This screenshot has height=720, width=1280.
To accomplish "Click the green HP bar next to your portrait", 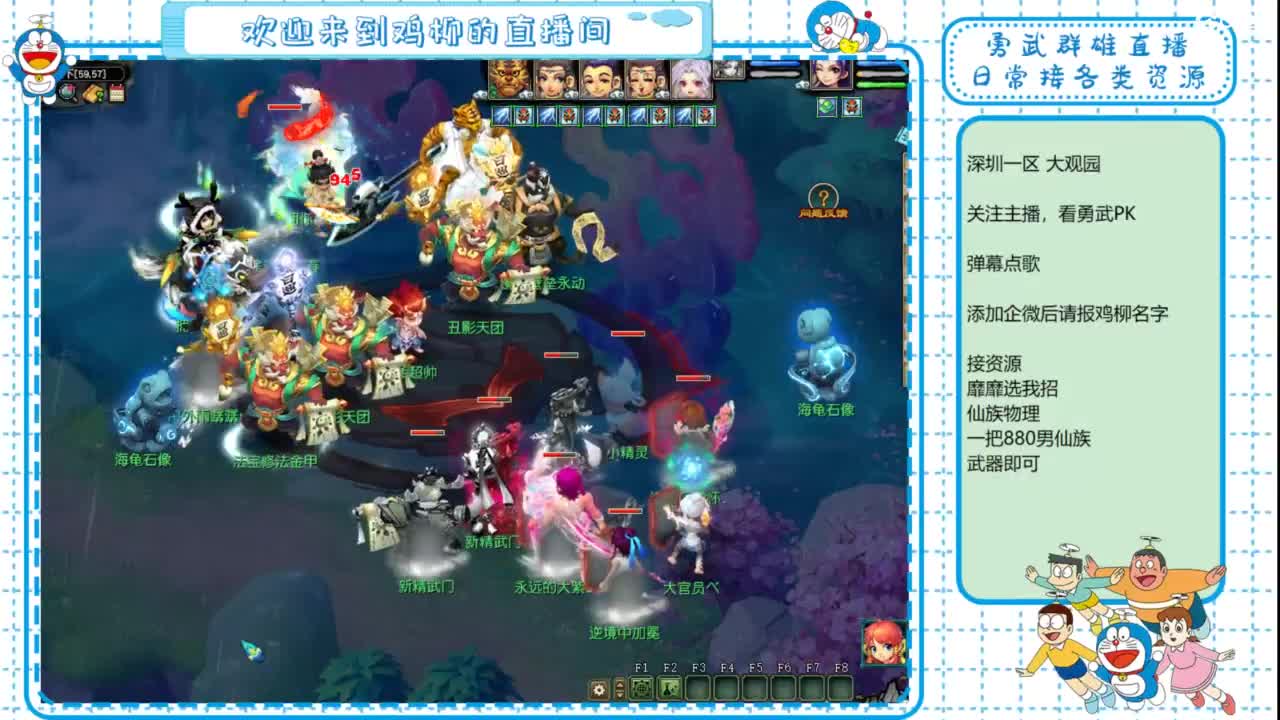I will coord(878,84).
